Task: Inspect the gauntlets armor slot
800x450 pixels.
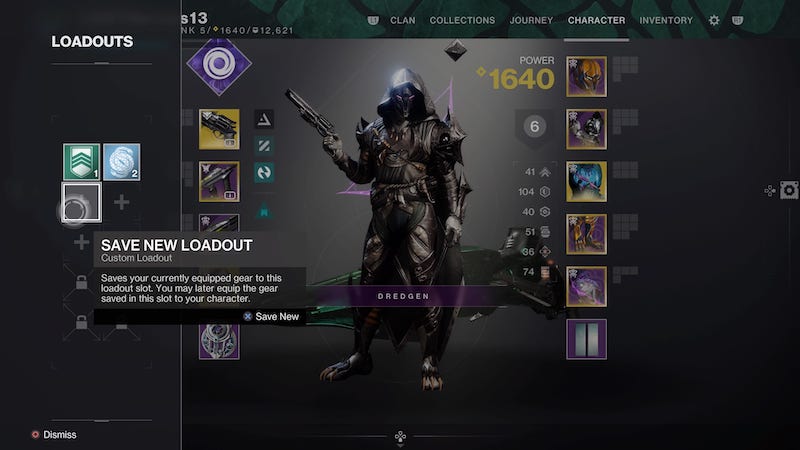Action: click(x=586, y=129)
